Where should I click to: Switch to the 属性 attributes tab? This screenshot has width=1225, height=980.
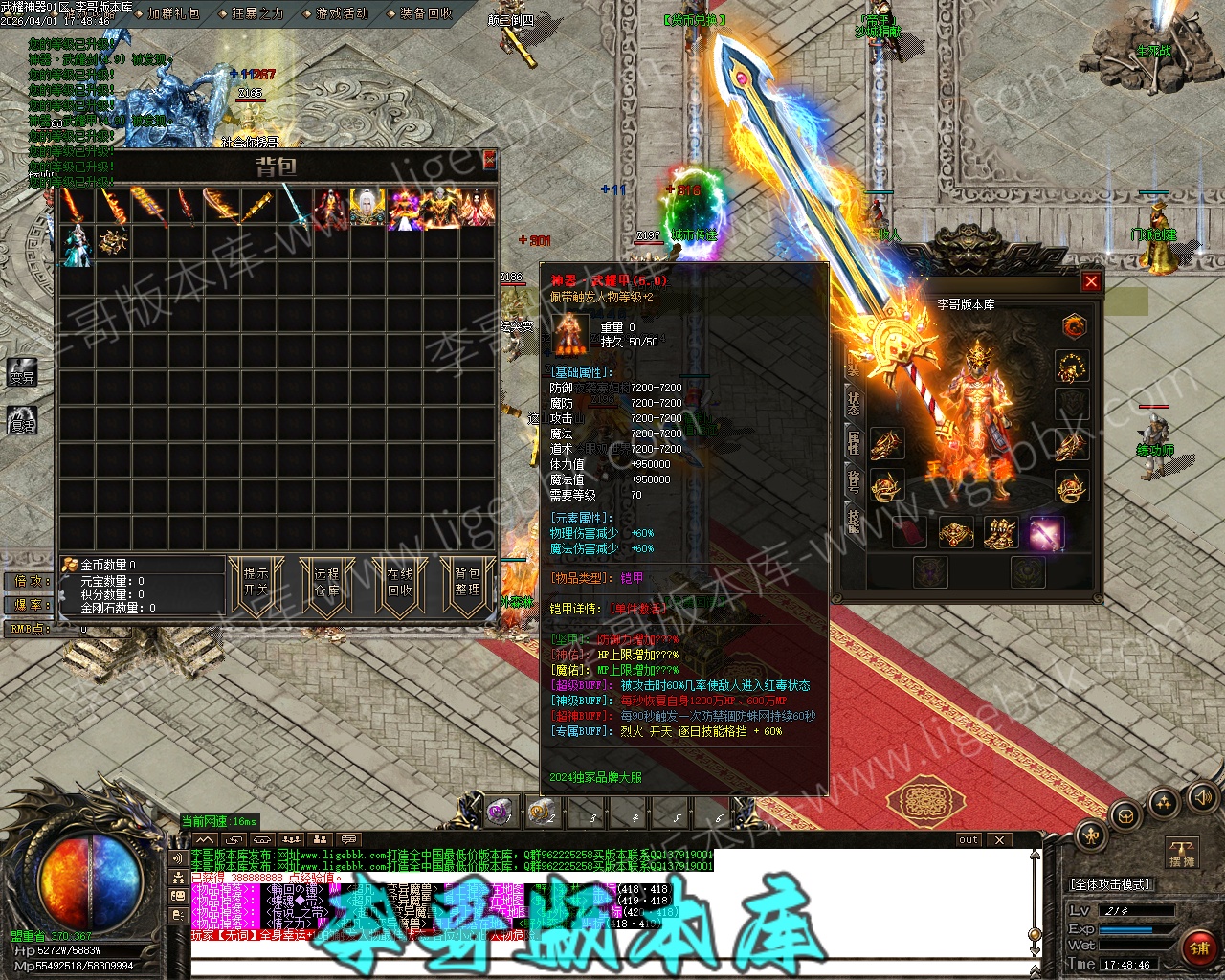click(x=853, y=442)
